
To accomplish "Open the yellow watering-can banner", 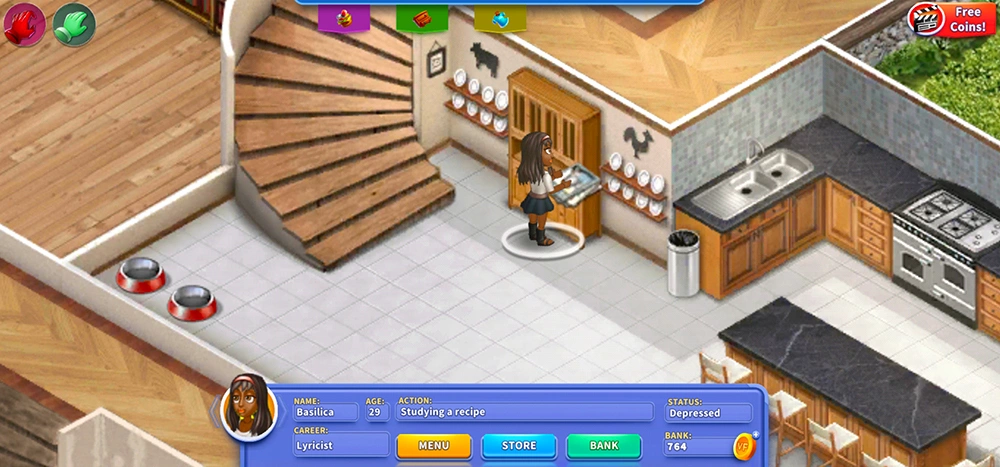I will point(500,18).
